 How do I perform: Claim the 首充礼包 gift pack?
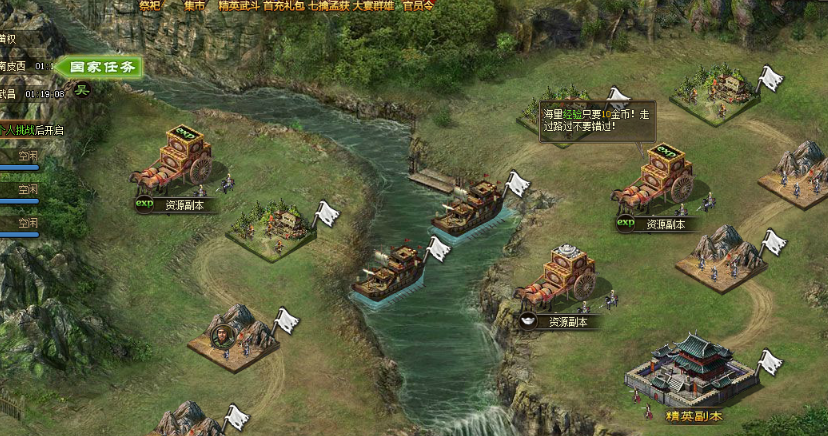point(284,5)
